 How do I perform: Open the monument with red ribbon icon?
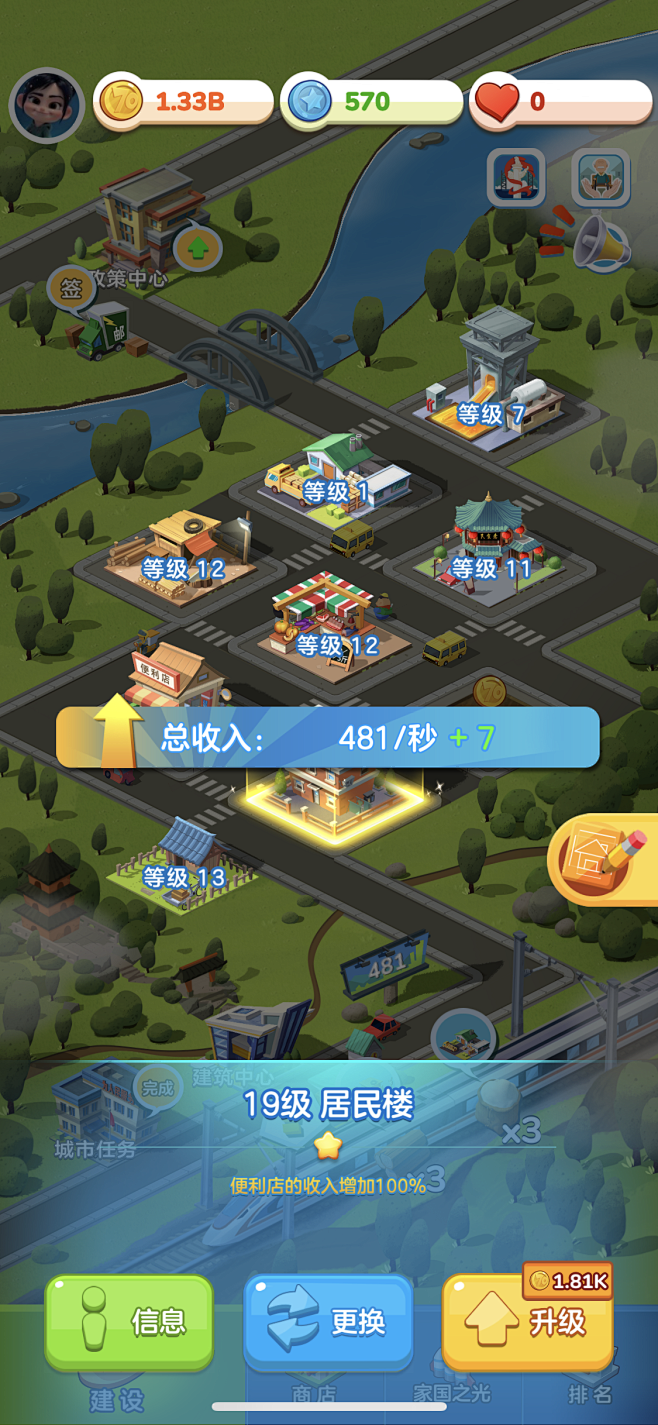pos(515,178)
